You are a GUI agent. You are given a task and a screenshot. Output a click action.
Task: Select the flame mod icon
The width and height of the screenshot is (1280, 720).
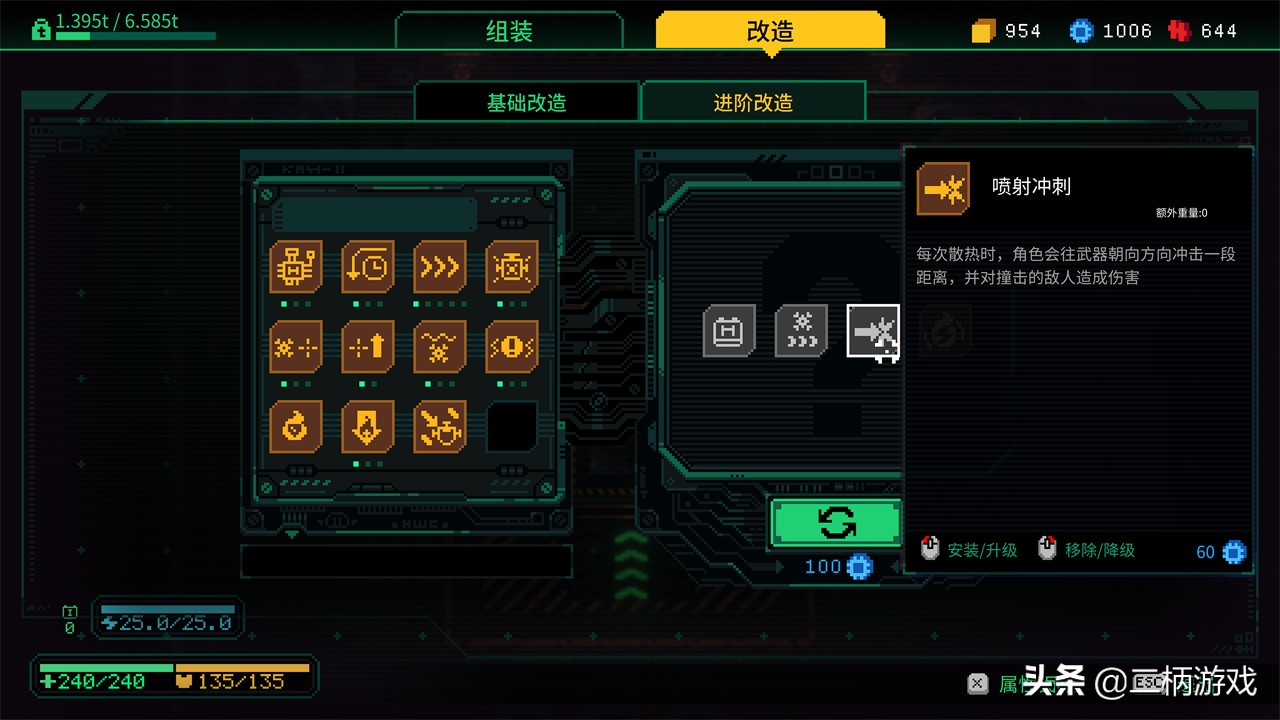296,426
